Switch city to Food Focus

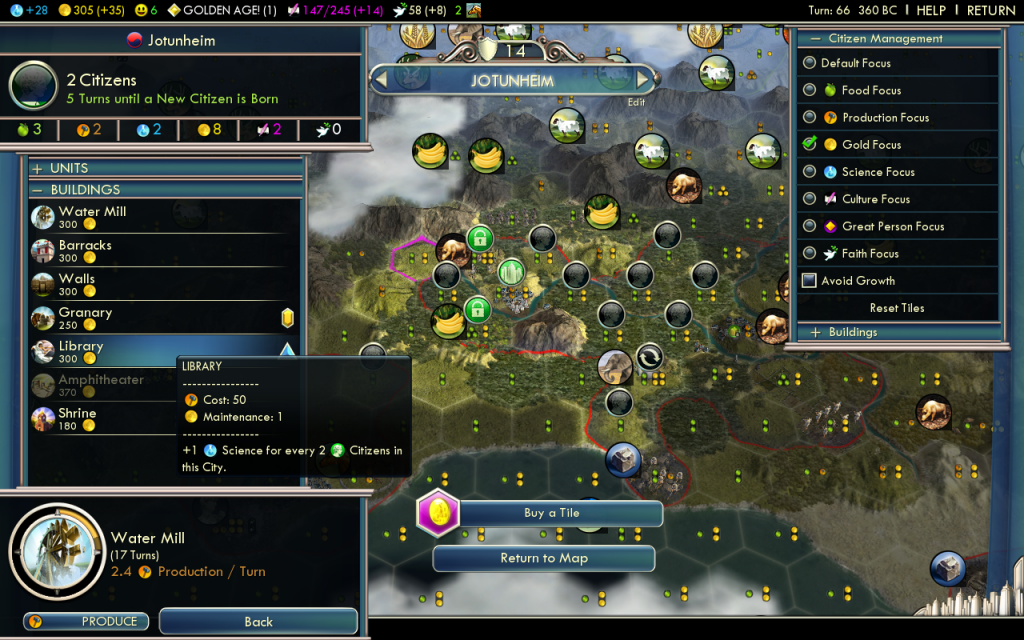point(870,90)
